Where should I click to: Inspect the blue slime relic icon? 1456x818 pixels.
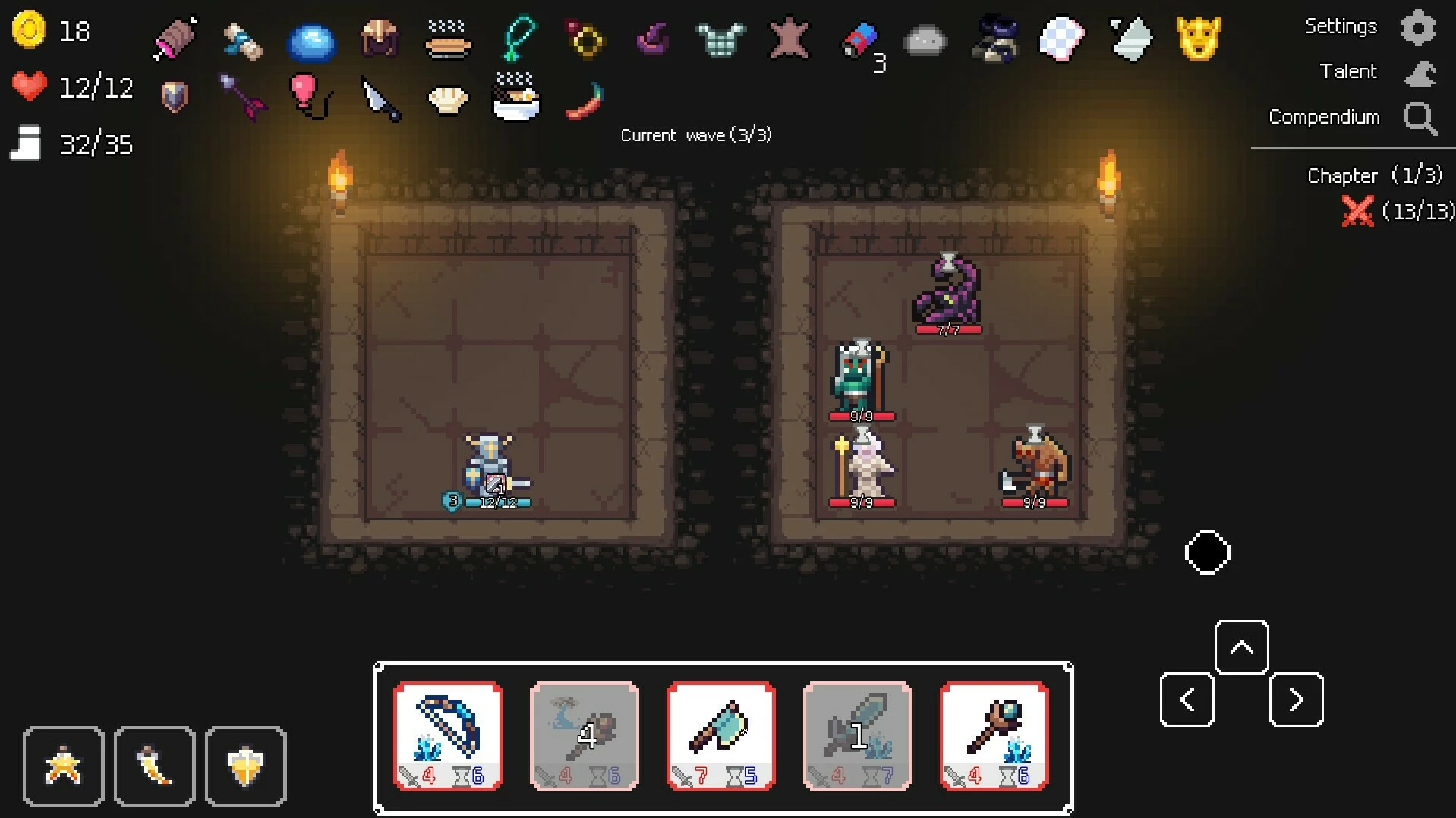point(311,40)
